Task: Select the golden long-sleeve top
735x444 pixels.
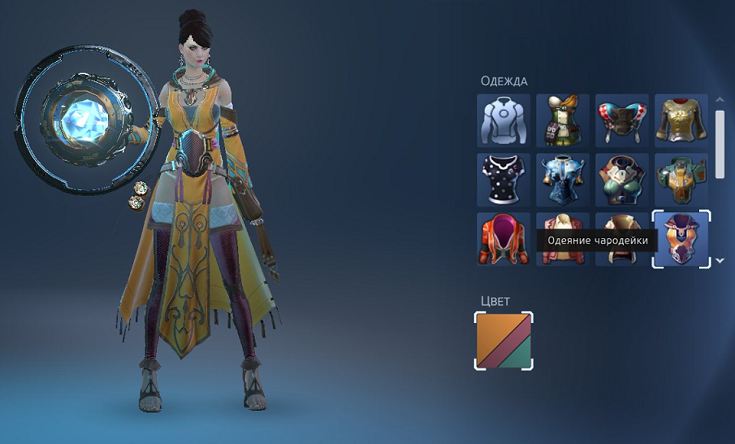Action: pos(681,121)
